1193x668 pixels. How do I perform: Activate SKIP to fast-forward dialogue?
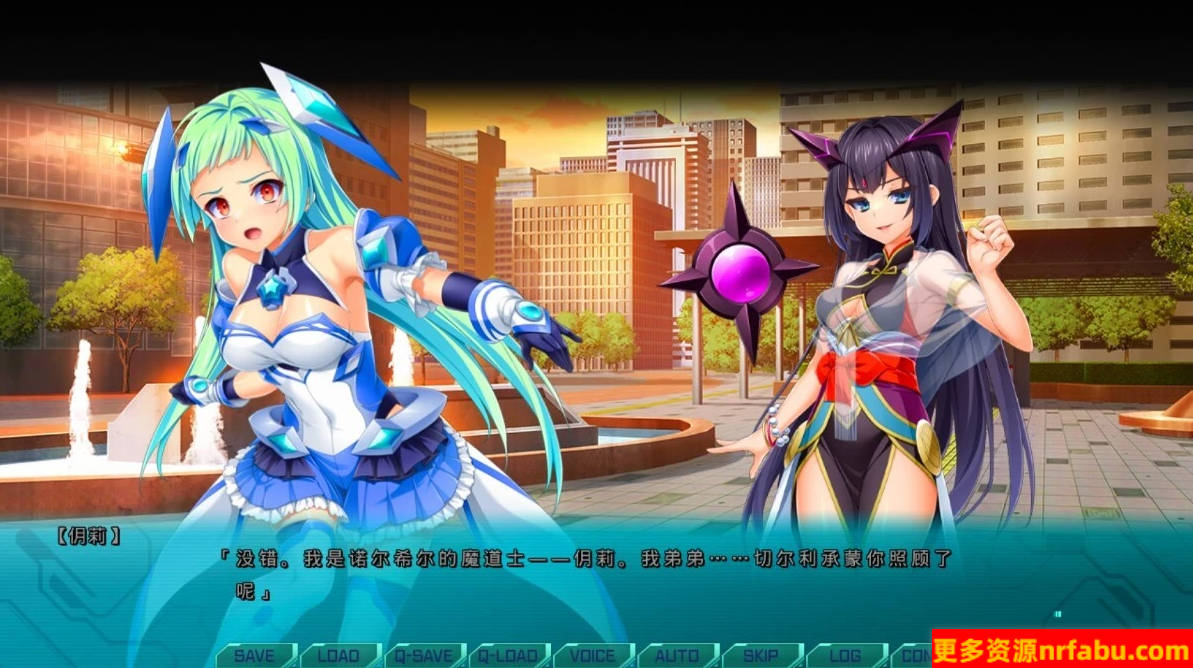(761, 656)
